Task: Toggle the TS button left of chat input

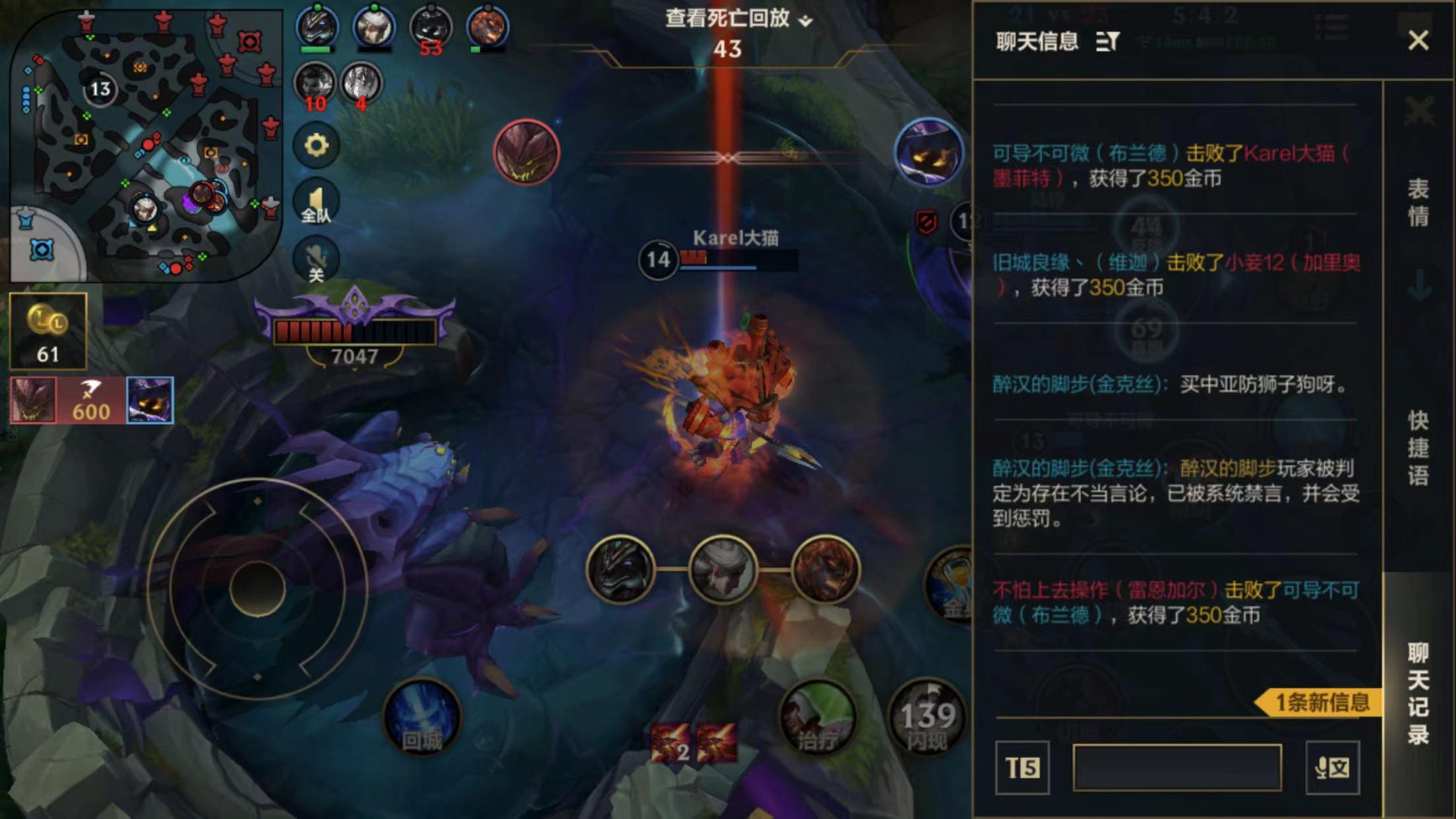Action: point(1022,768)
